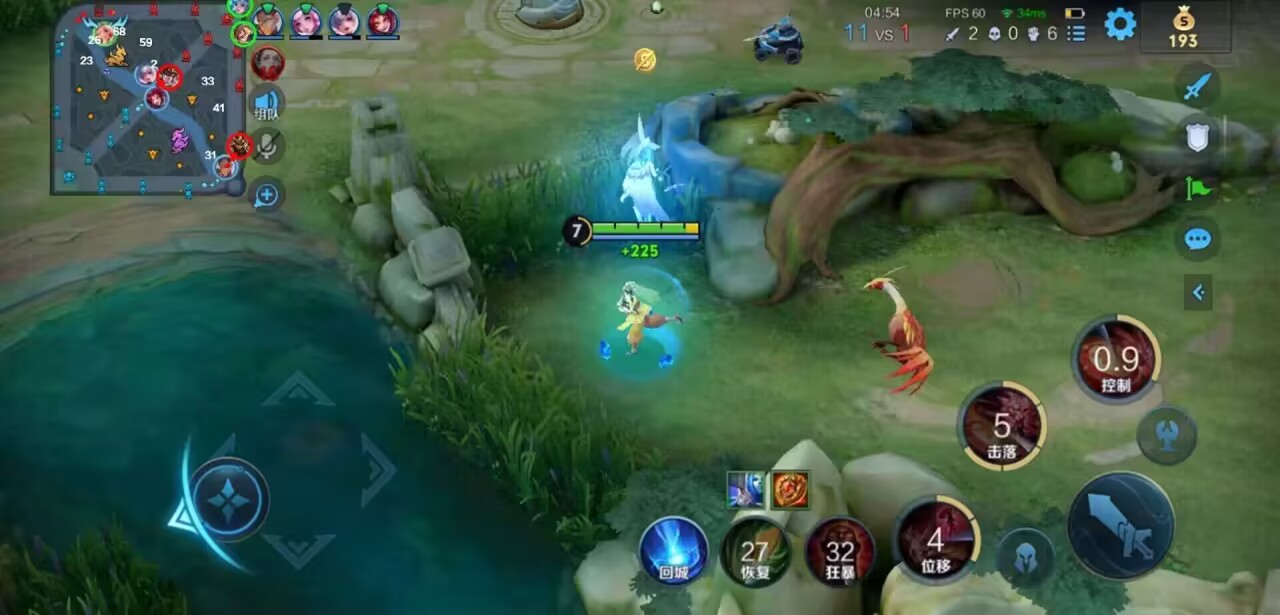The image size is (1280, 615).
Task: Send the shield defend signal
Action: (1197, 137)
